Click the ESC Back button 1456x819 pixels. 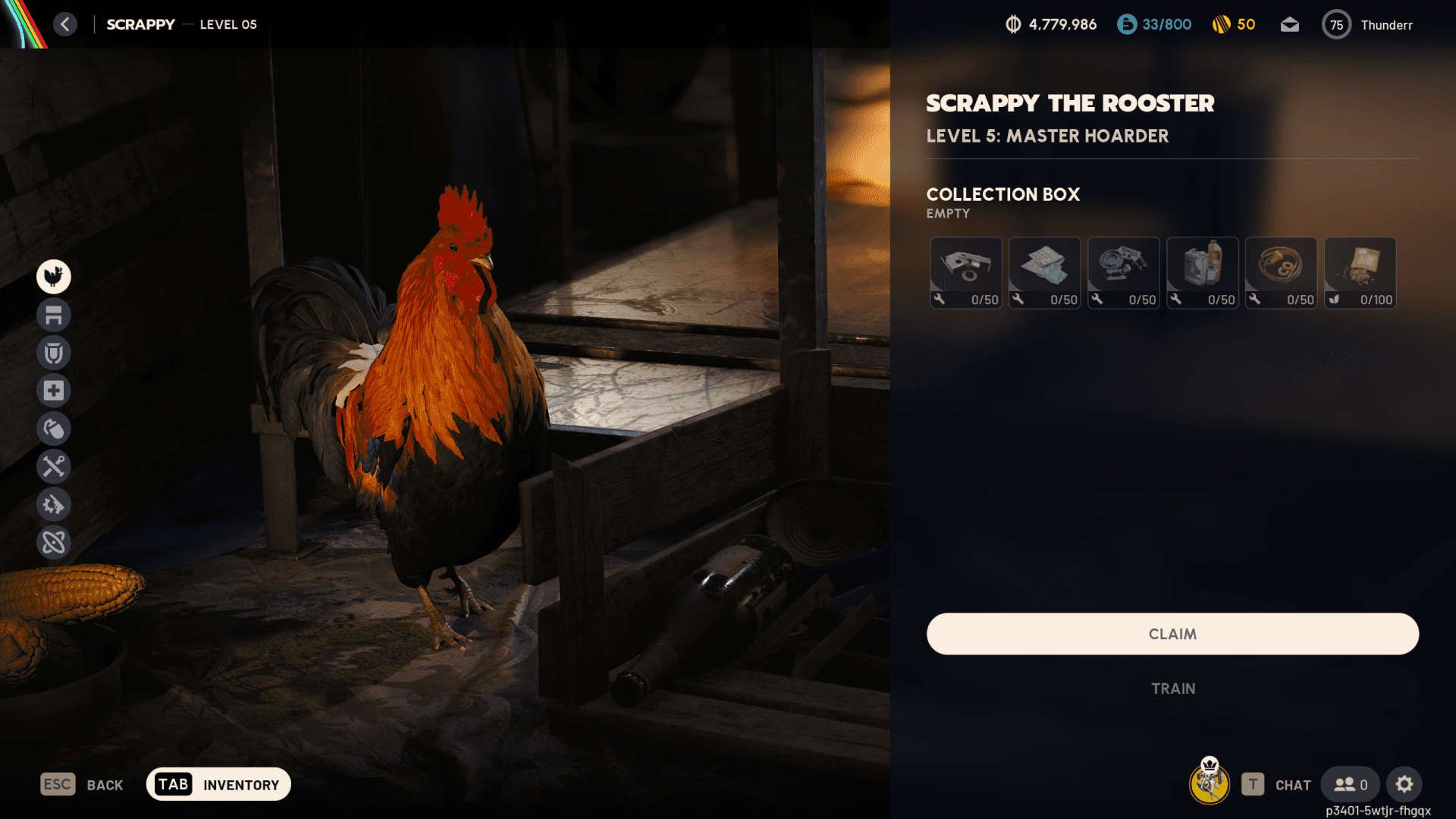[81, 784]
